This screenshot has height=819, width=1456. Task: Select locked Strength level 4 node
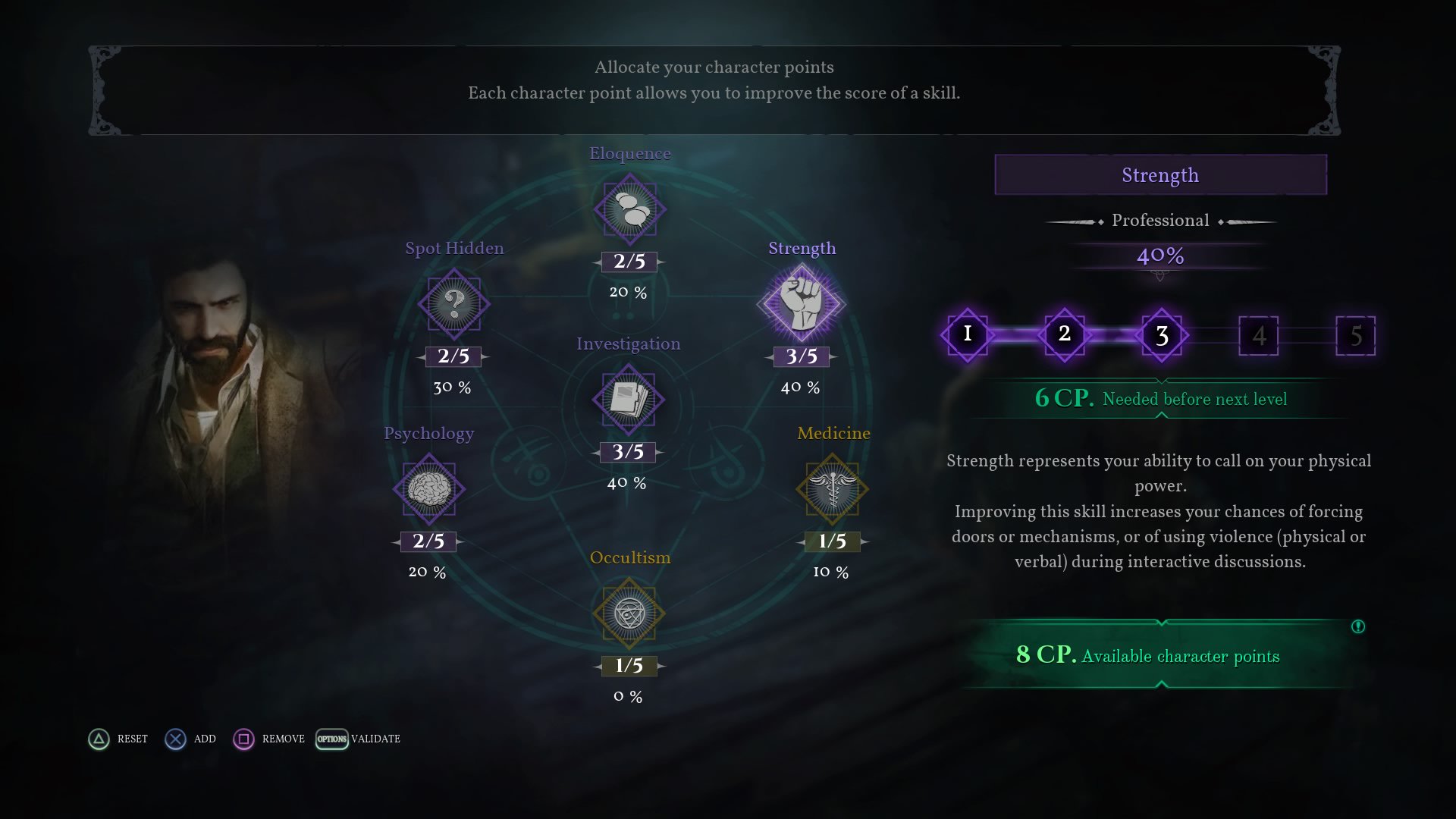click(1259, 335)
